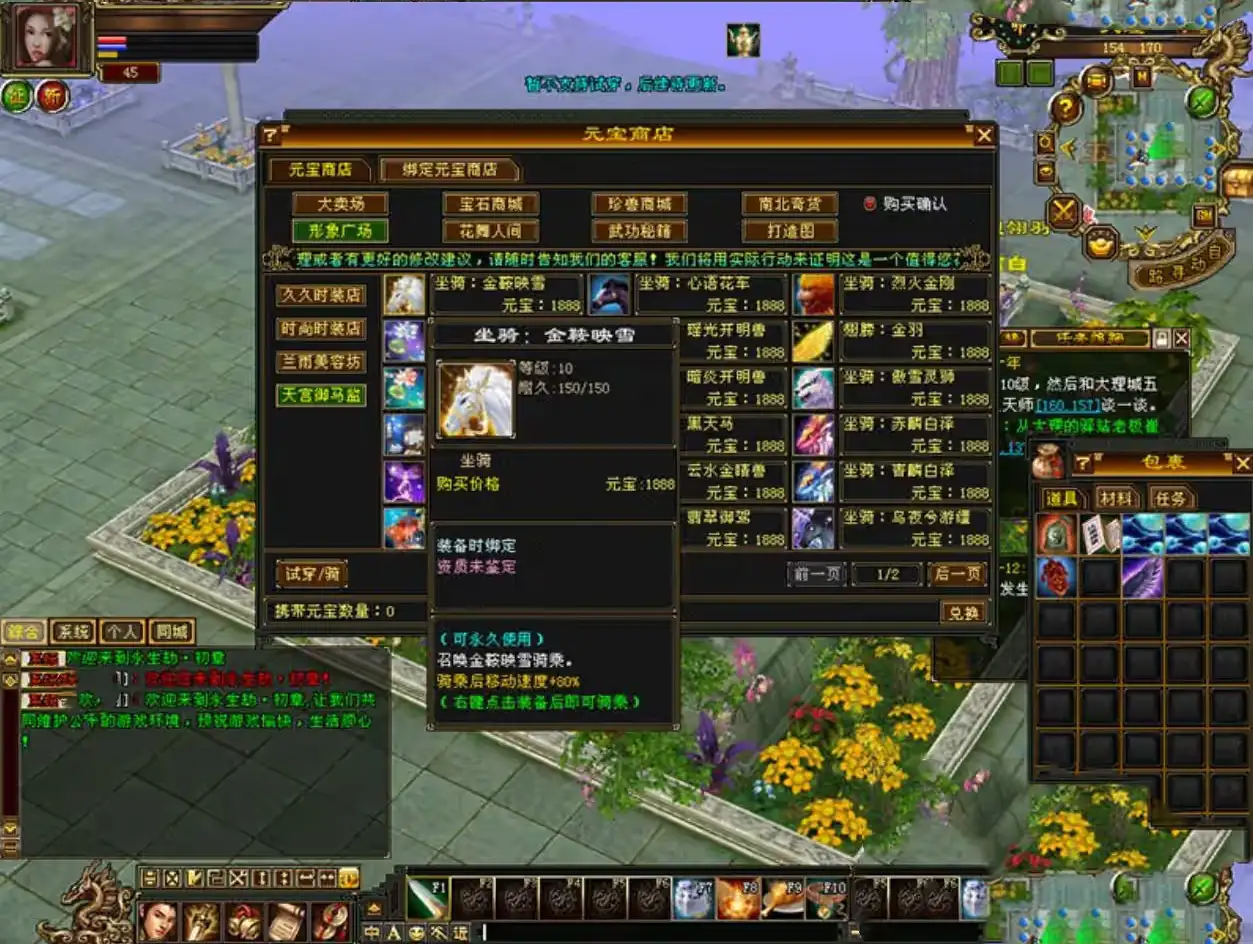Go to the next page with 后一页
Screen dimensions: 1253x944
pyautogui.click(x=957, y=574)
